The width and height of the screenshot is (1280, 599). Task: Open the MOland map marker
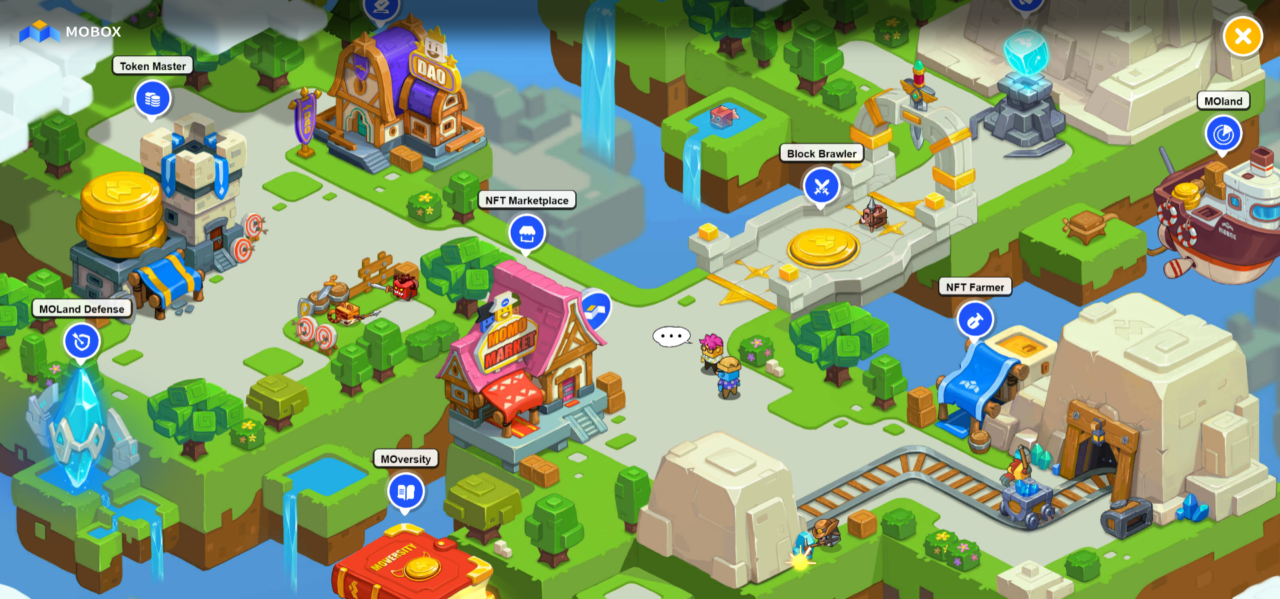pos(1223,133)
